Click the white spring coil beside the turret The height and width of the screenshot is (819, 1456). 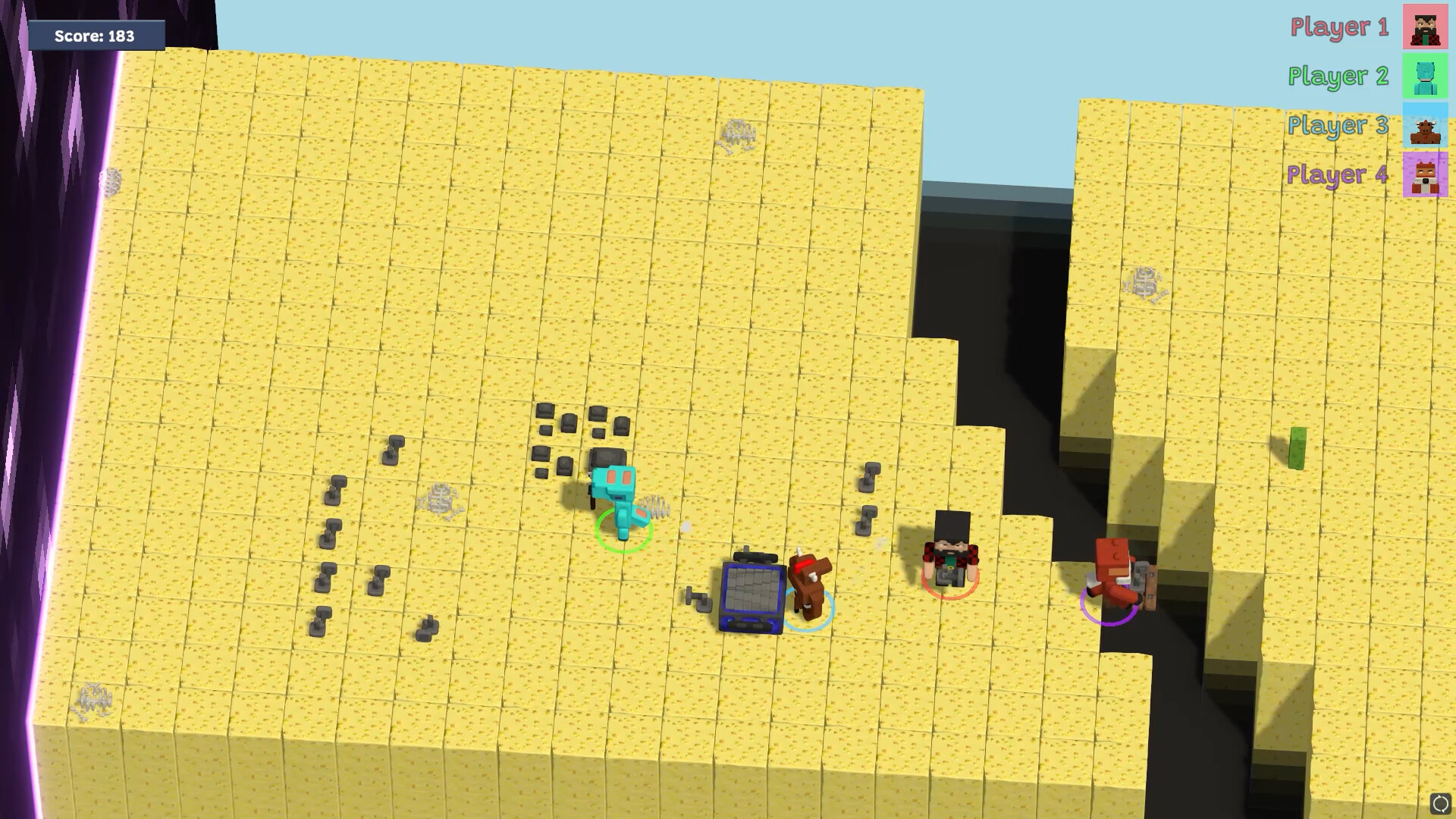(654, 507)
